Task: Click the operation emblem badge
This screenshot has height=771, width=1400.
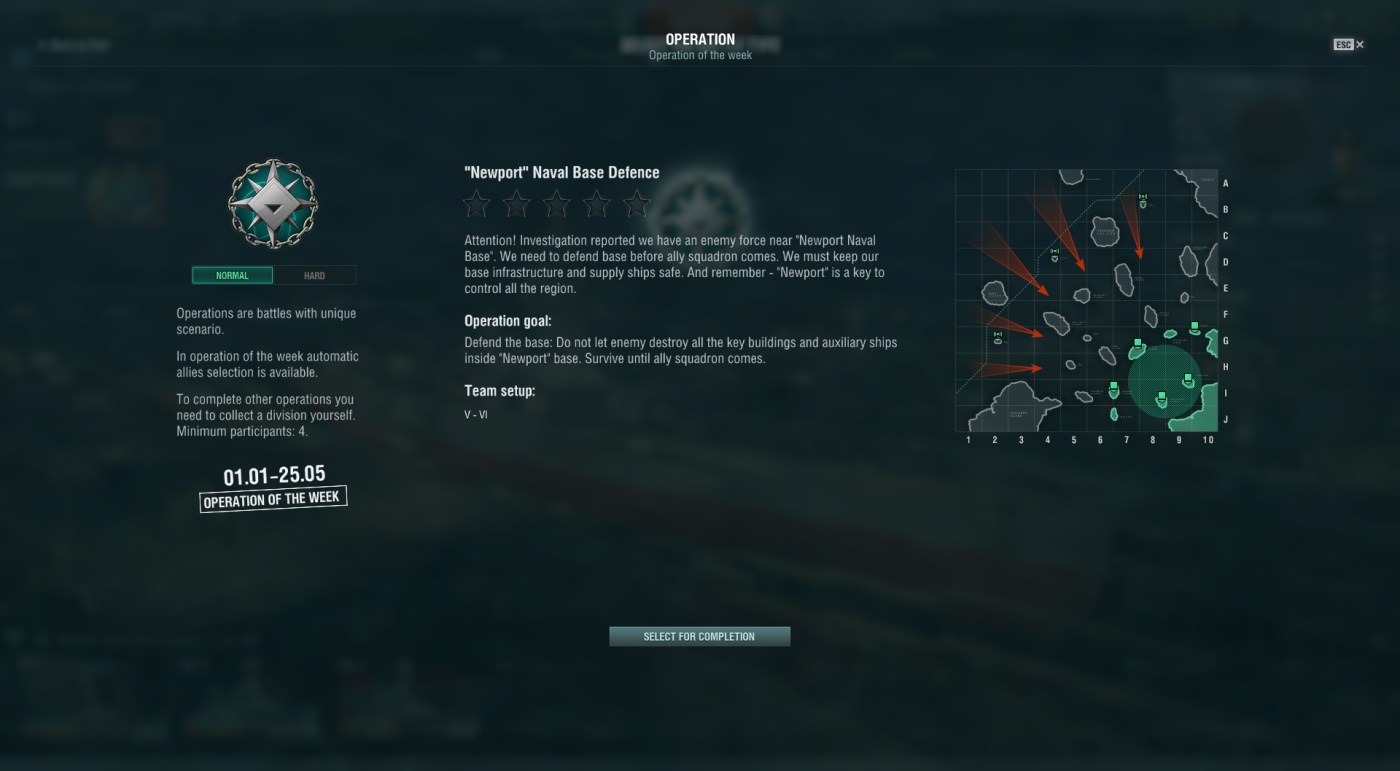Action: [273, 203]
